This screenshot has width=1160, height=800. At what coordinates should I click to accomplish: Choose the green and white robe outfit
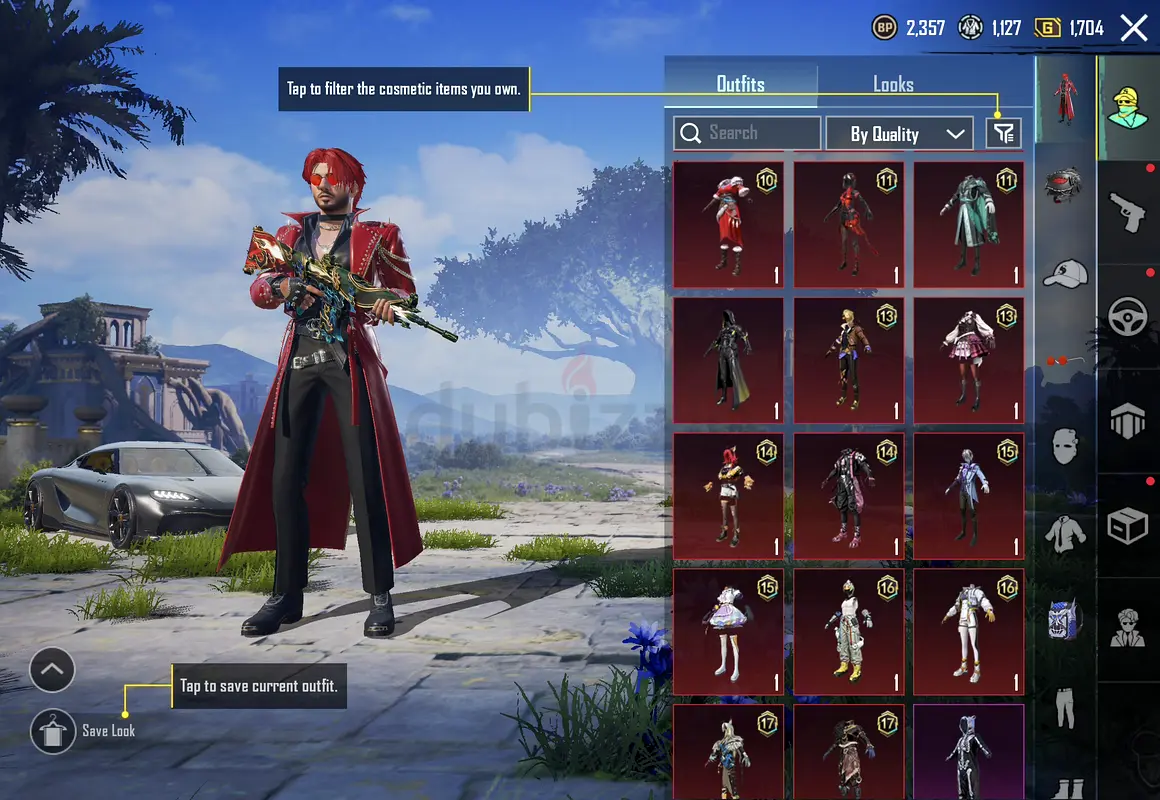pos(968,225)
